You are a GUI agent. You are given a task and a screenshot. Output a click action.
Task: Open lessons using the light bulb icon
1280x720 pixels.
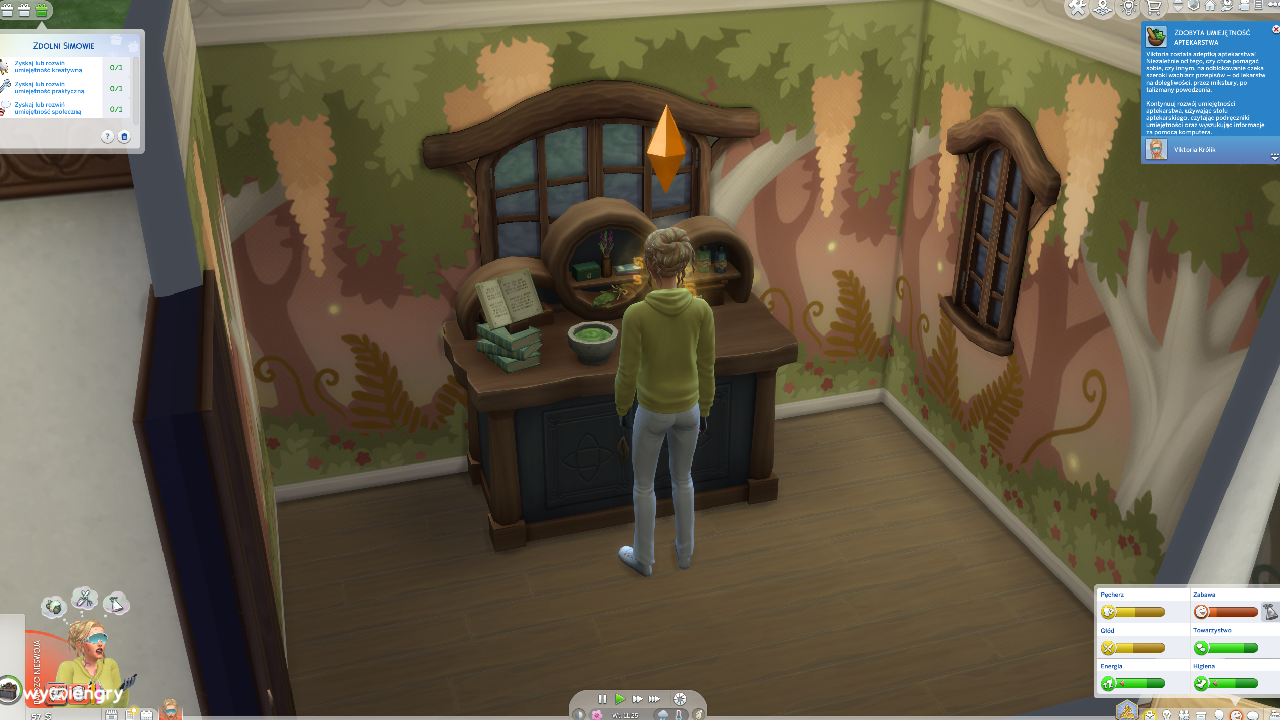[x=1129, y=8]
